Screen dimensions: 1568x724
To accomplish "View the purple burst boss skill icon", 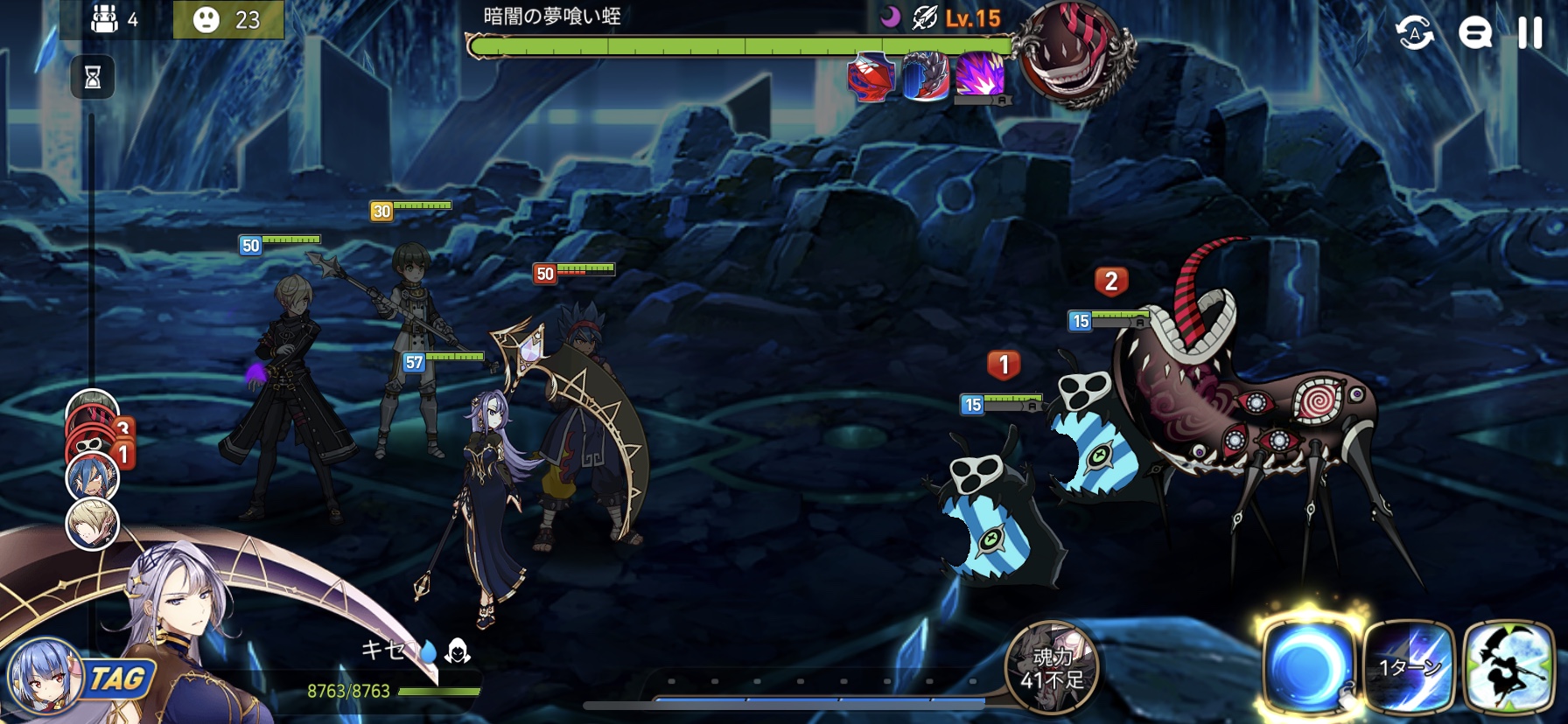I will [980, 75].
